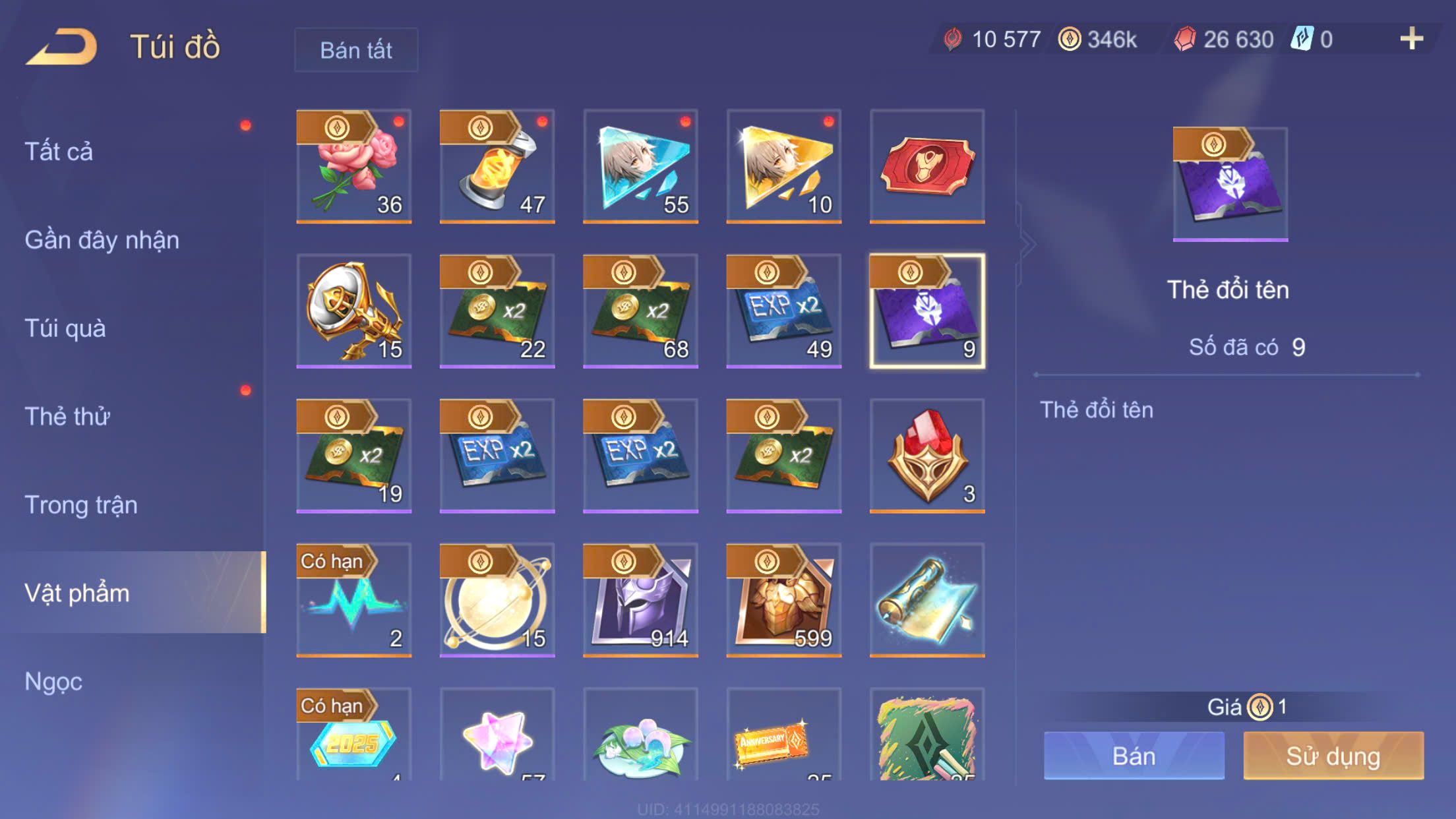
Task: Use the rename card with Sử dụng
Action: coord(1333,756)
